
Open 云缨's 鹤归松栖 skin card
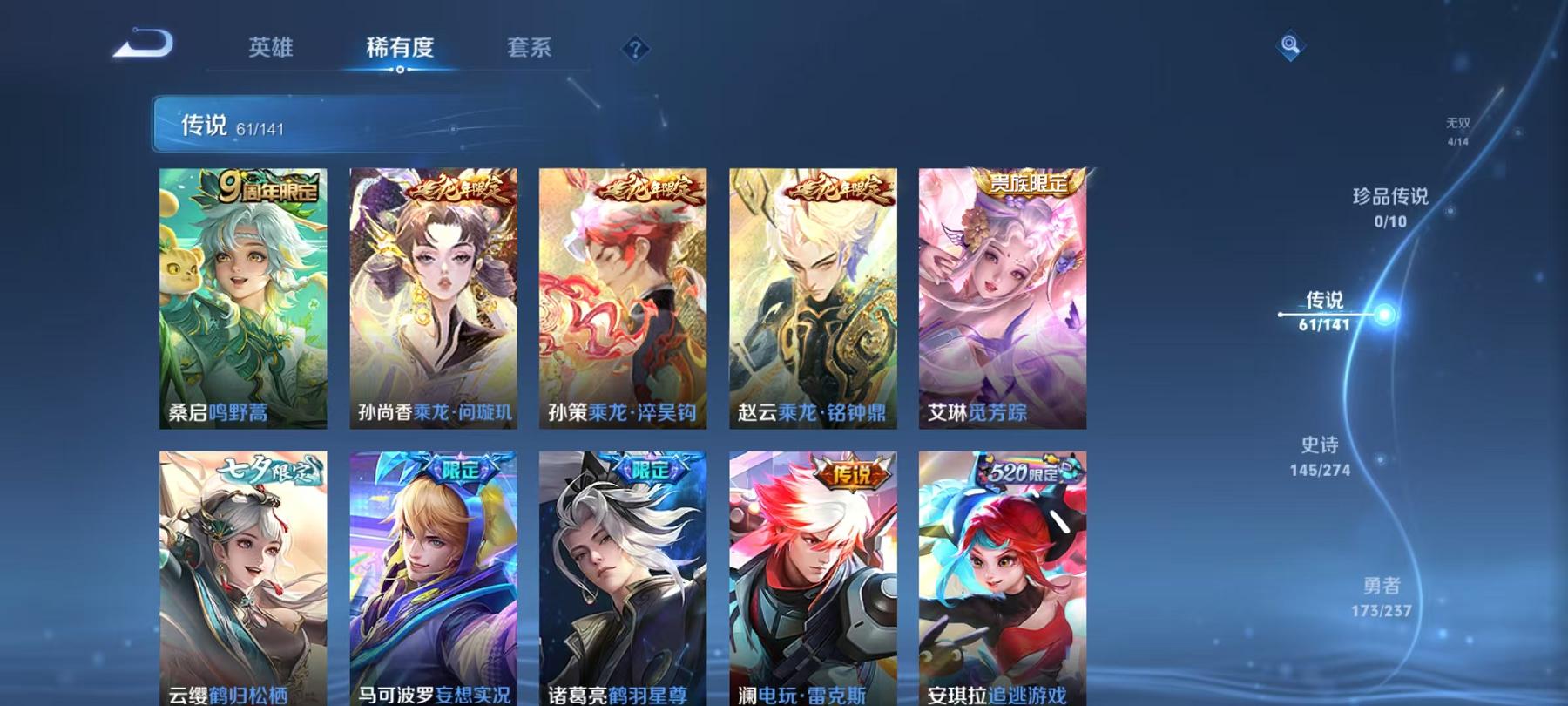click(244, 575)
